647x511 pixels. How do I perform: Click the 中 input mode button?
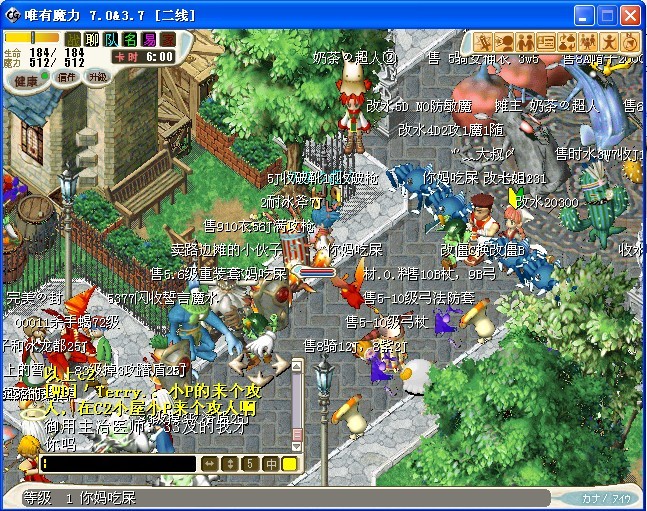(x=270, y=464)
